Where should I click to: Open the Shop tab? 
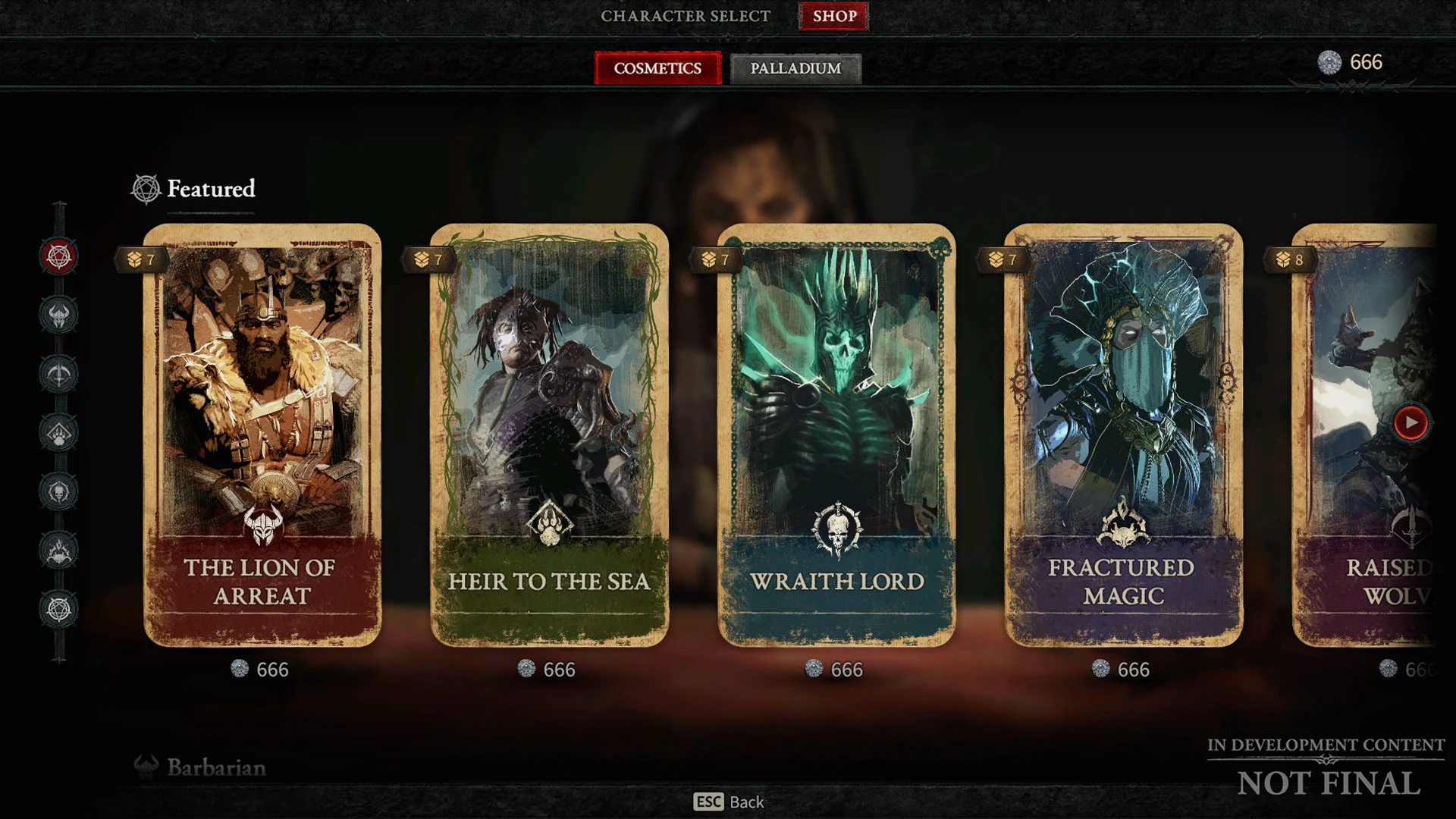tap(834, 16)
